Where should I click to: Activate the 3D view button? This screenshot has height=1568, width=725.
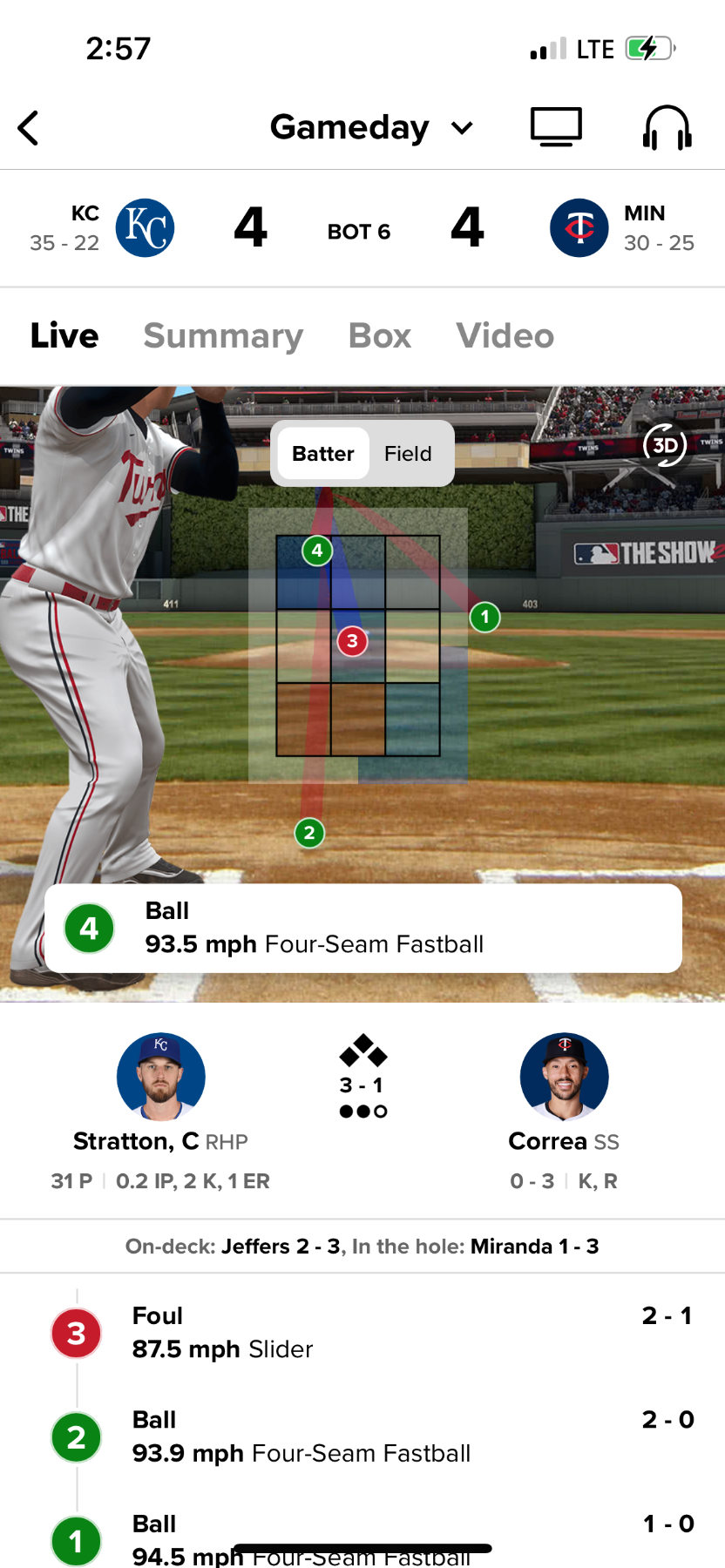pos(665,445)
